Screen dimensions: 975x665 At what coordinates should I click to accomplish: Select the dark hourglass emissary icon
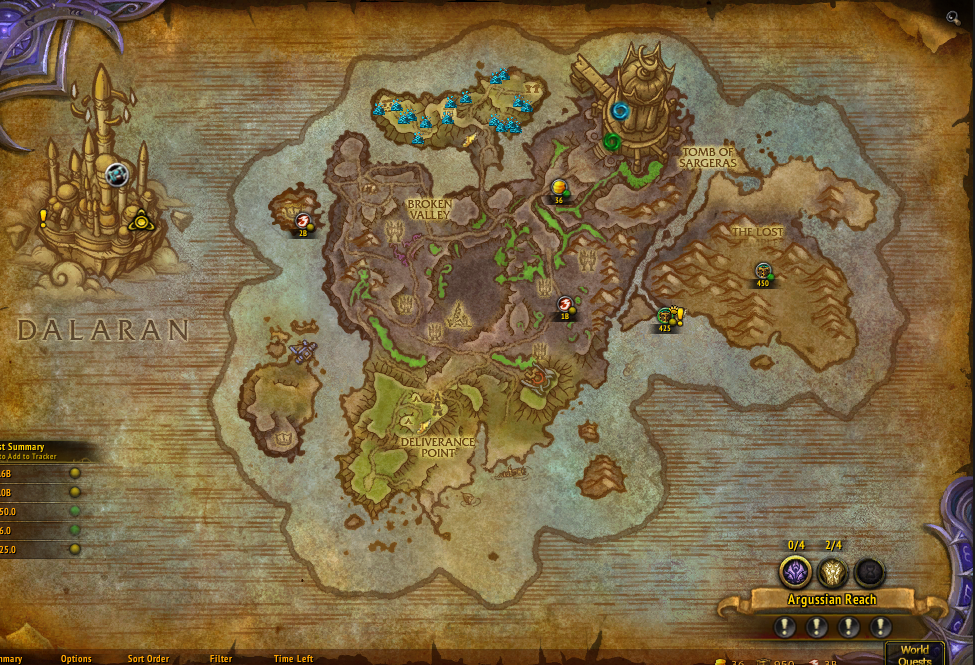click(x=869, y=572)
